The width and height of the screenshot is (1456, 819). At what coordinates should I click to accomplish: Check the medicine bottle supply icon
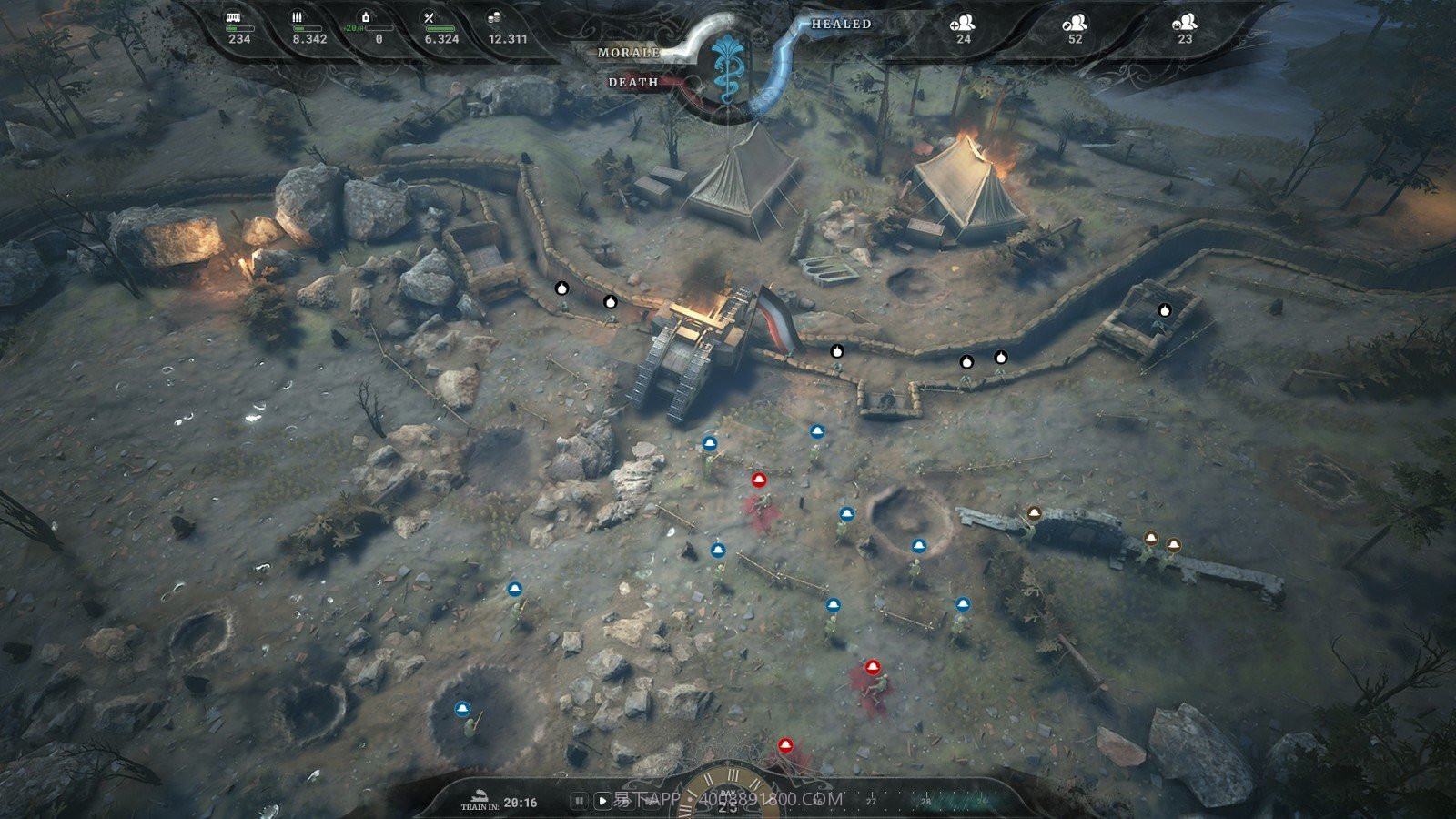pos(366,17)
